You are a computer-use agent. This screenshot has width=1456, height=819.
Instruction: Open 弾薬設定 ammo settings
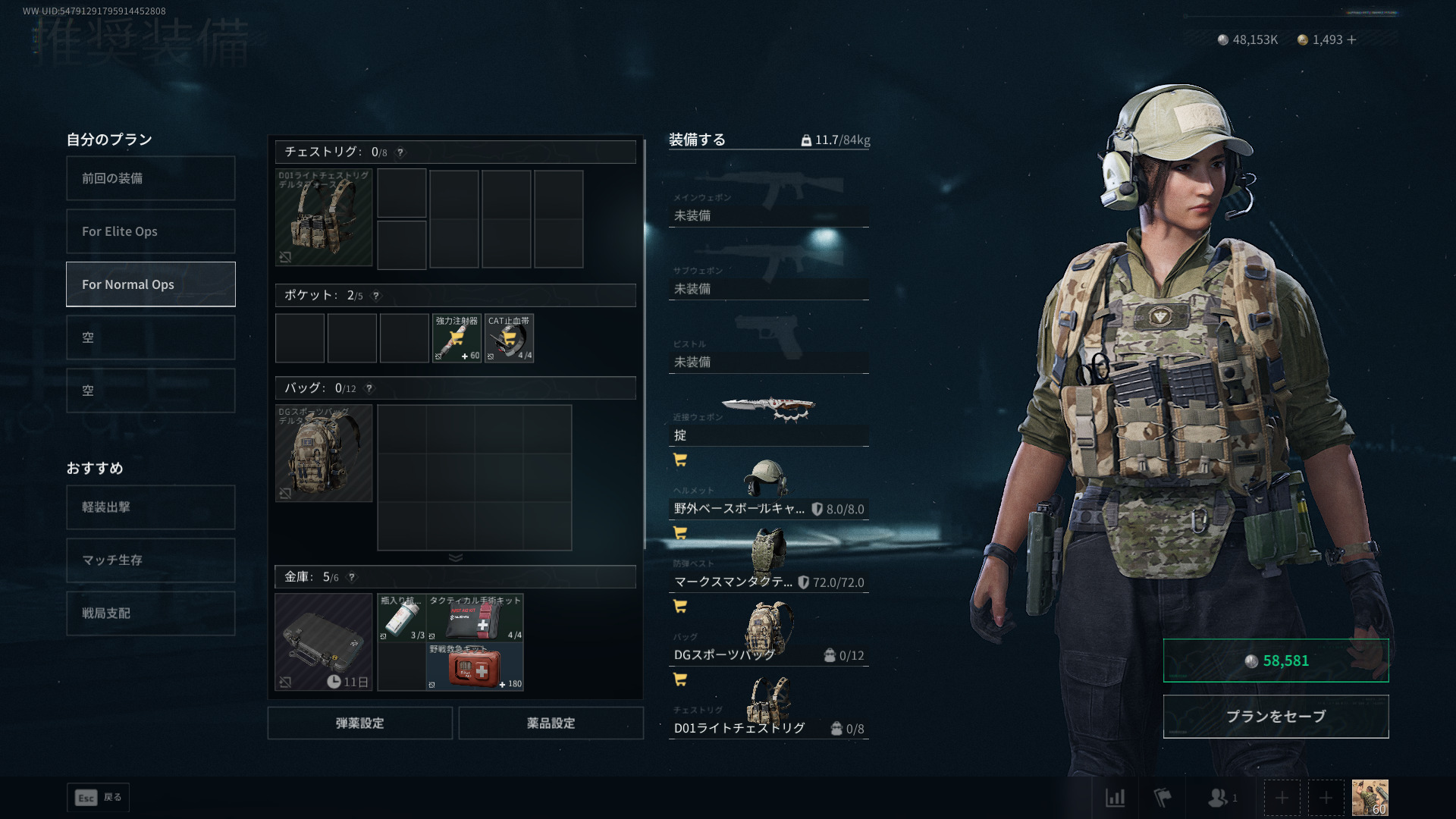[359, 723]
